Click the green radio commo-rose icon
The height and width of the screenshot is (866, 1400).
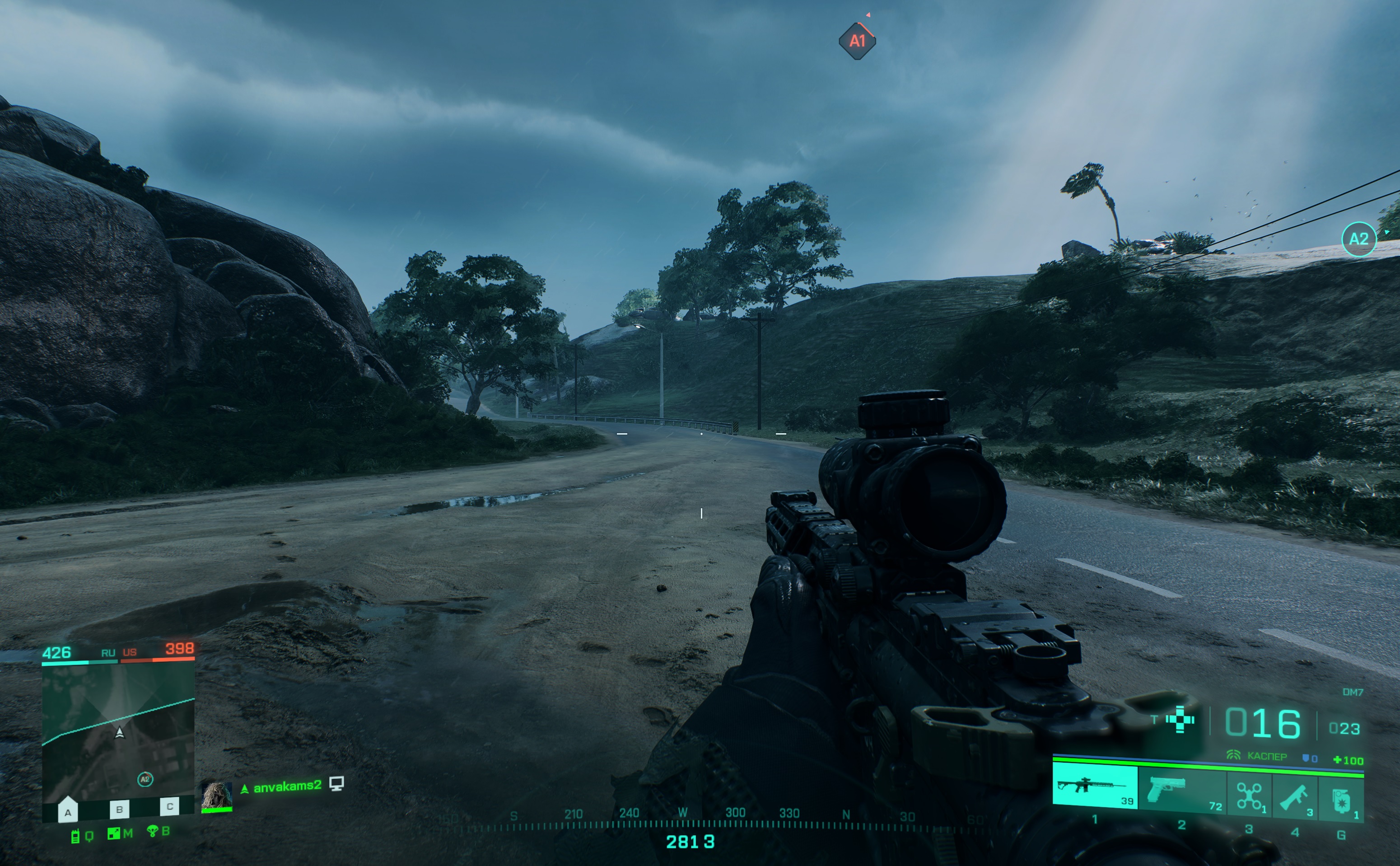[x=75, y=837]
